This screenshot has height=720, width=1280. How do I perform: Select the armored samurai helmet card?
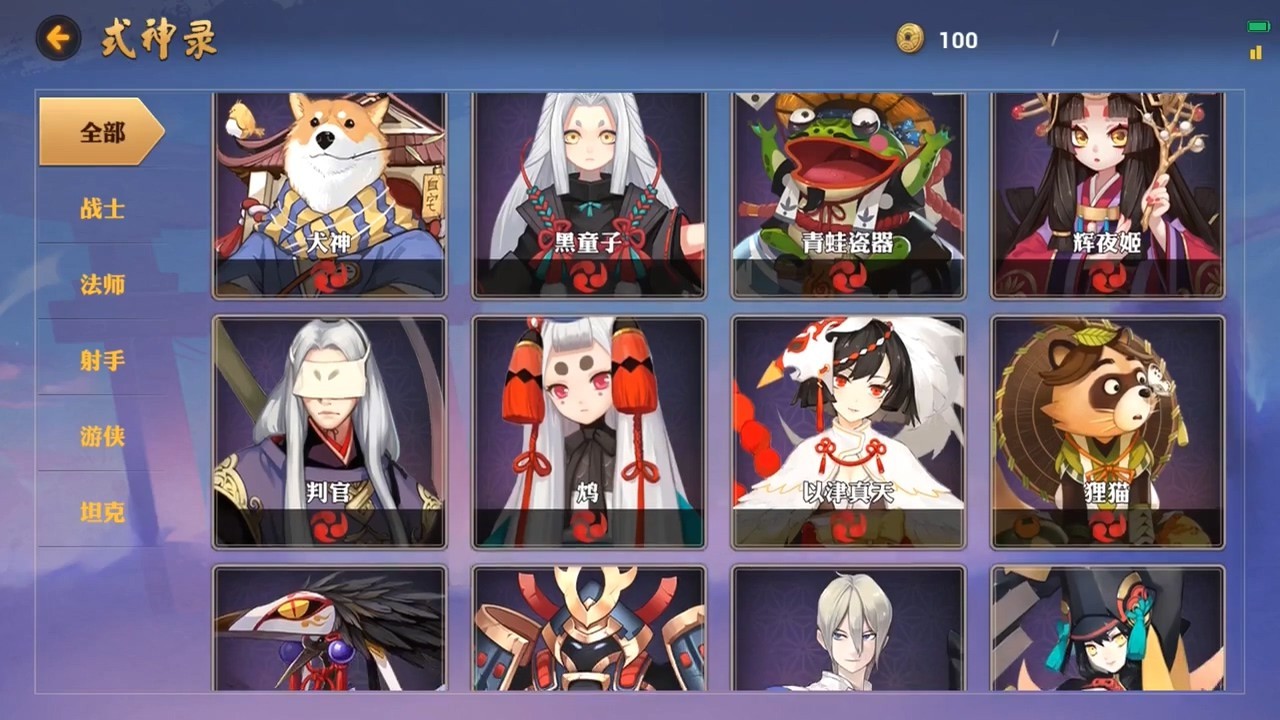589,628
